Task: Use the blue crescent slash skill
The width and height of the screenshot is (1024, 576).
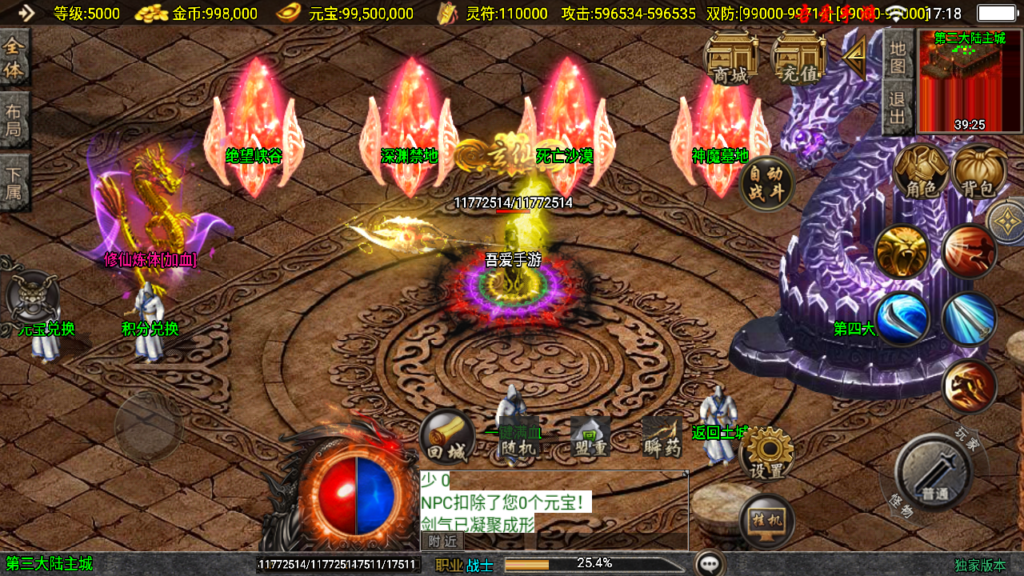Action: point(902,317)
